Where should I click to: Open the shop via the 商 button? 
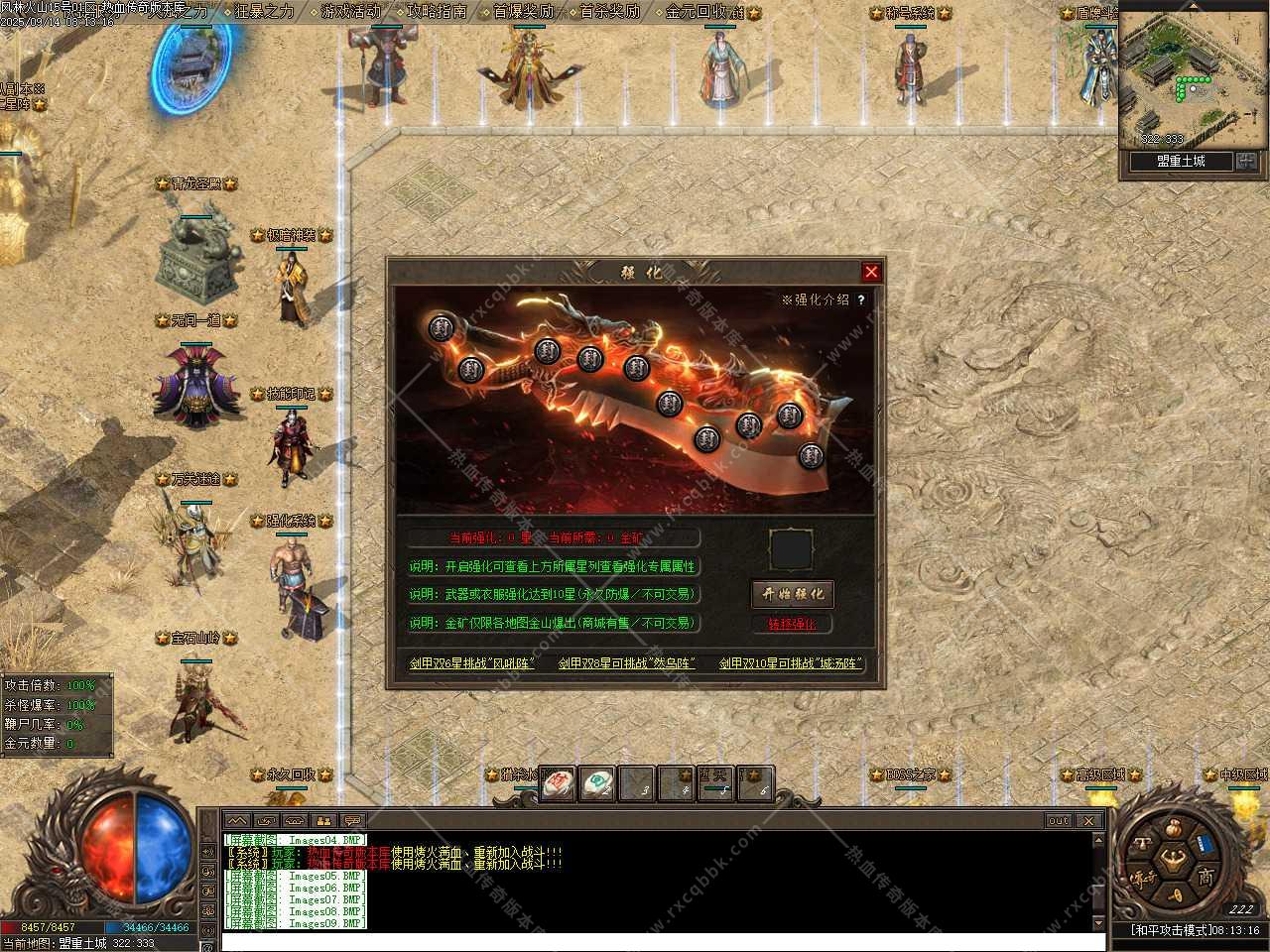click(x=1205, y=877)
